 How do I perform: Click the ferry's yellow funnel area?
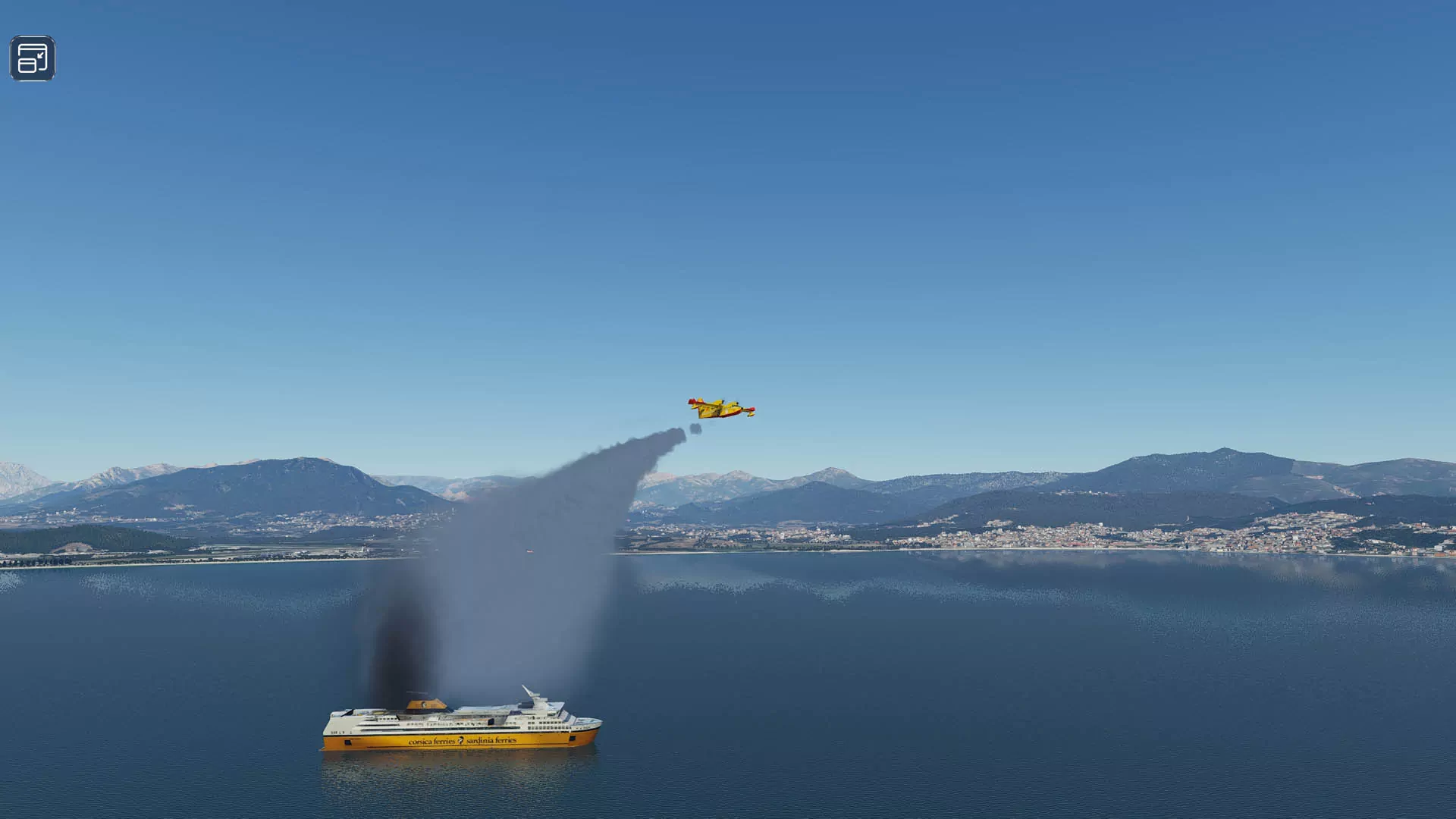coord(425,704)
